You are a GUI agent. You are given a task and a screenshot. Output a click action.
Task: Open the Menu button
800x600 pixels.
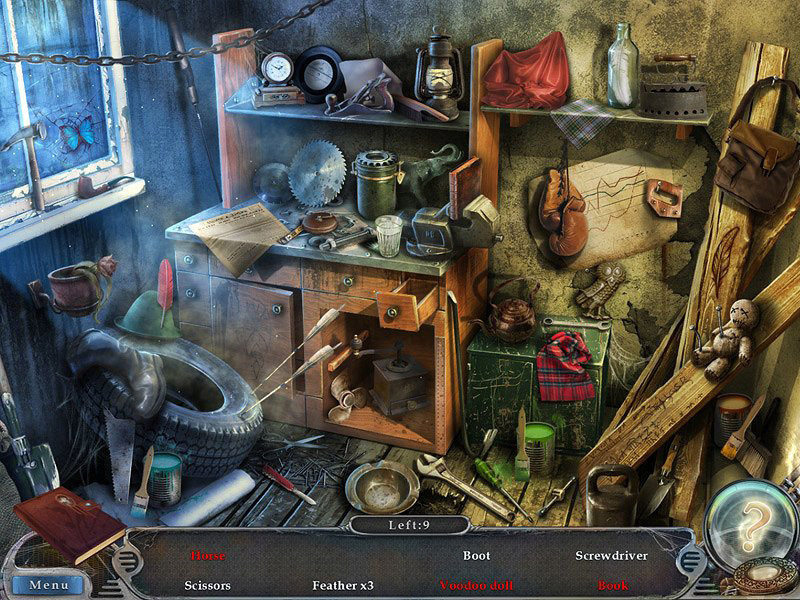pyautogui.click(x=49, y=584)
